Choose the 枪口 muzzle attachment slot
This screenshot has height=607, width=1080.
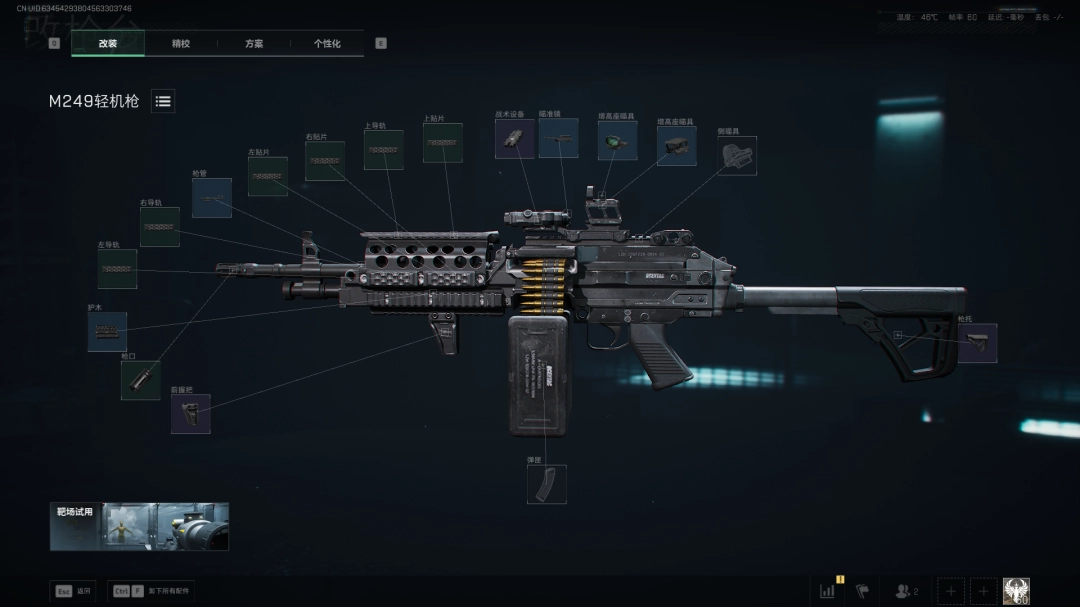point(140,380)
